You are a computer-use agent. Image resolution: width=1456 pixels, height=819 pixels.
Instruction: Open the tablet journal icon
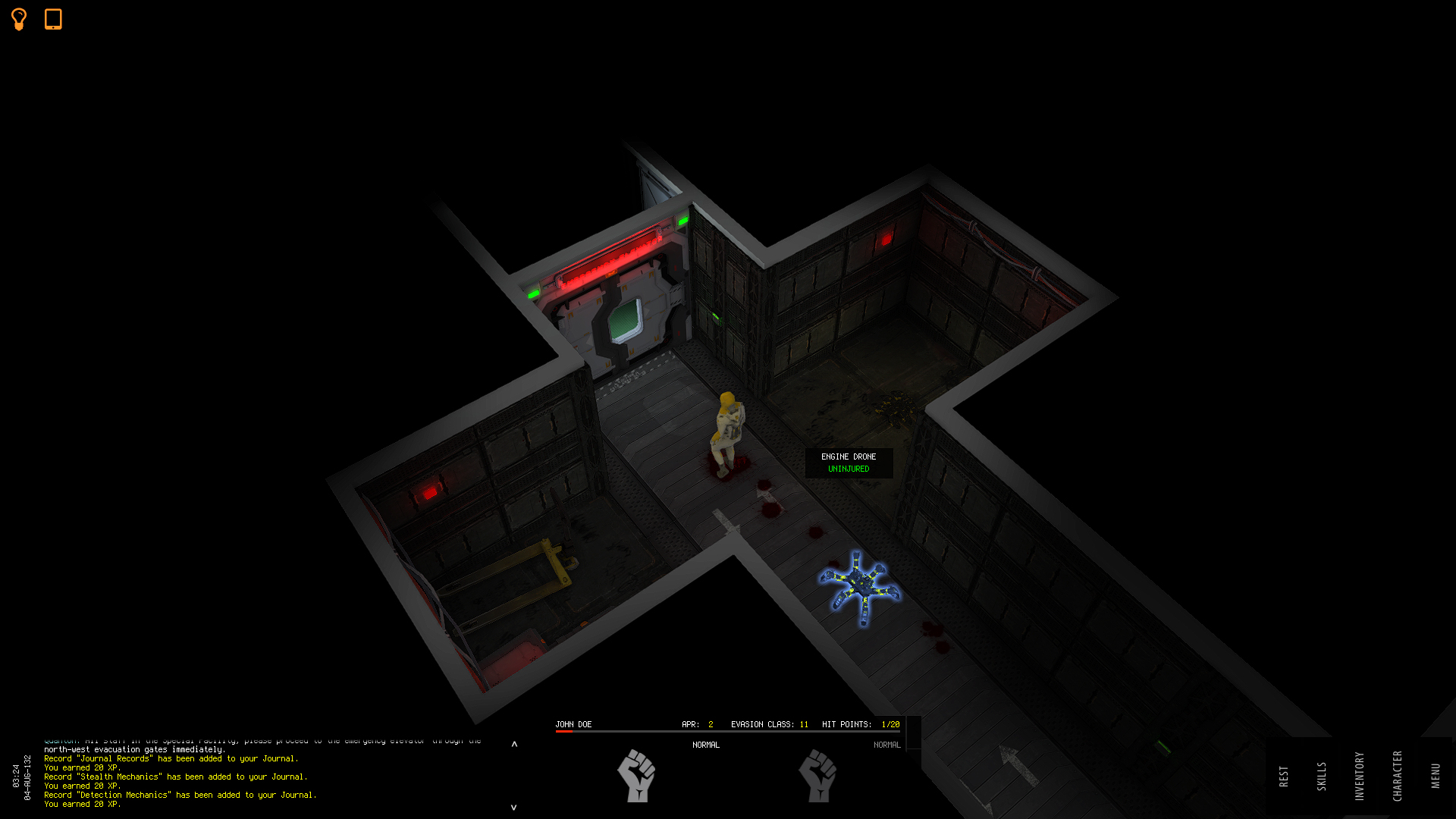(x=53, y=19)
